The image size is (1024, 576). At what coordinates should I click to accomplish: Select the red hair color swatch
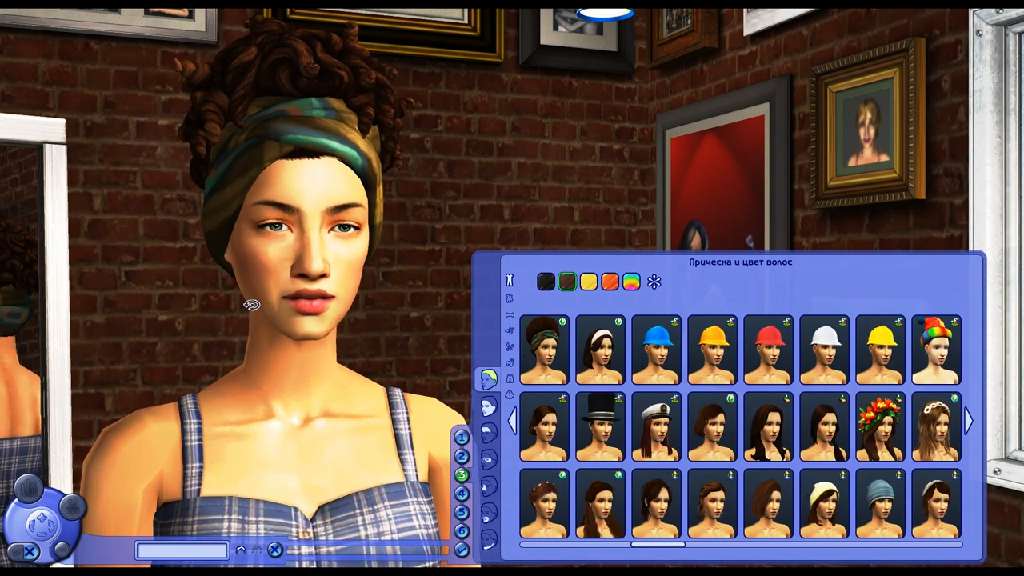[610, 282]
